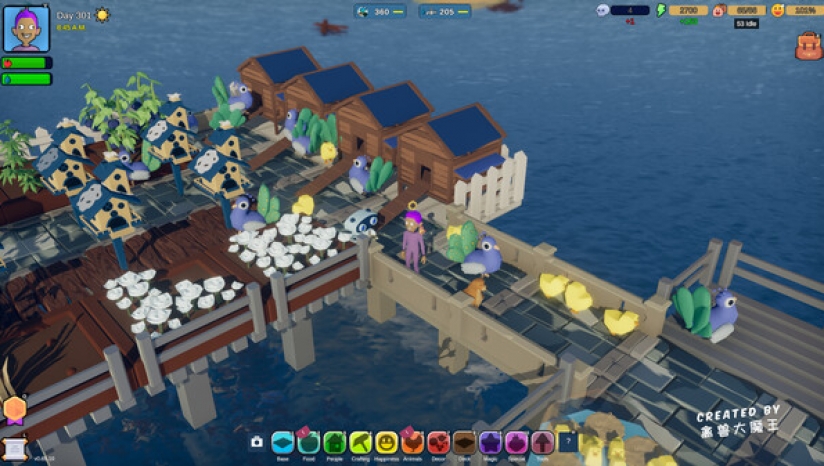Choose the People category icon
Image resolution: width=824 pixels, height=466 pixels.
[x=334, y=442]
